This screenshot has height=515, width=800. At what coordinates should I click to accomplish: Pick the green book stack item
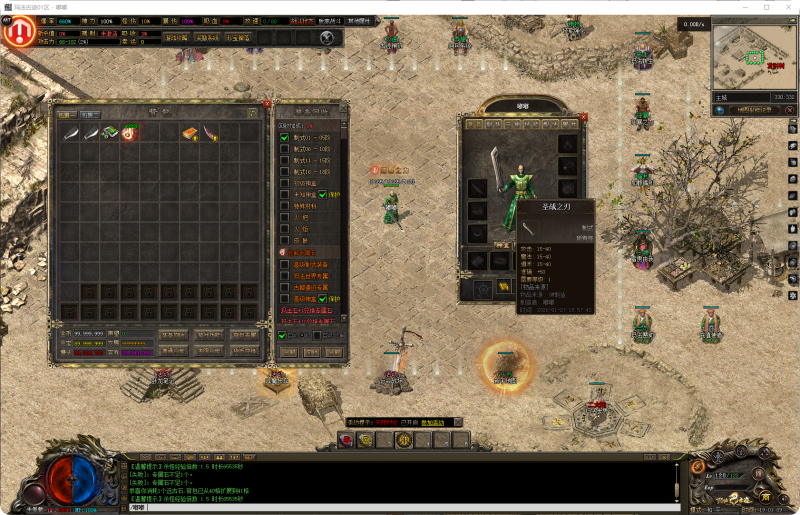109,132
